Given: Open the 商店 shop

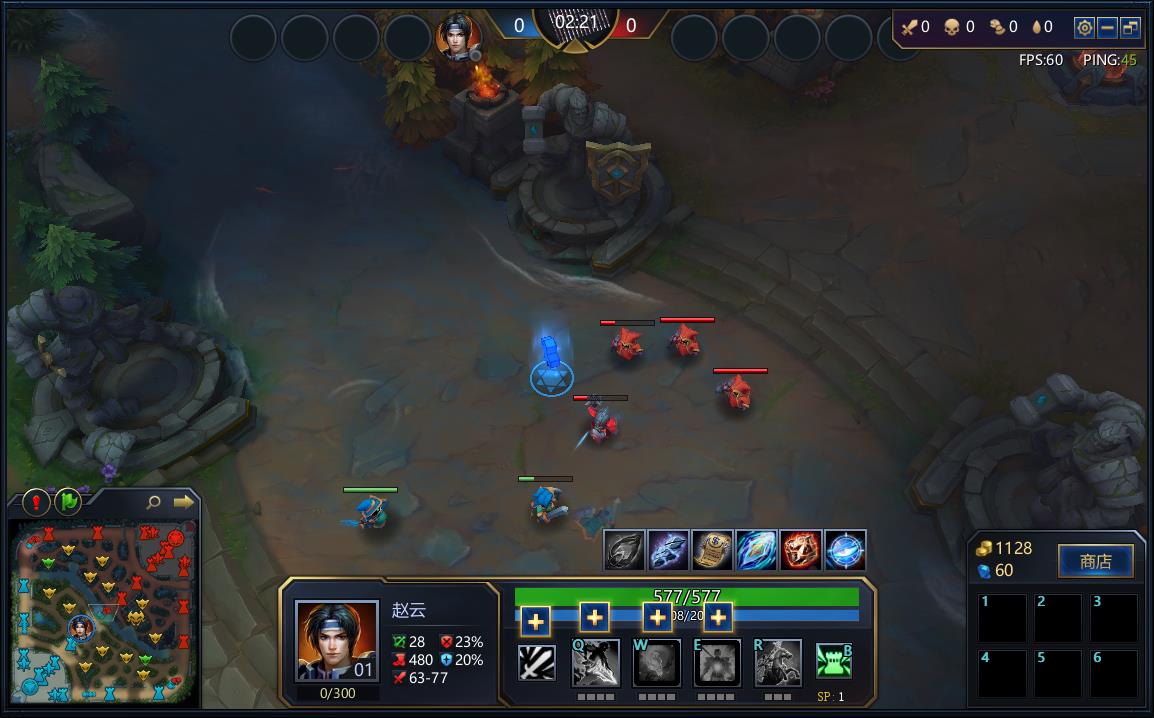Looking at the screenshot, I should click(1095, 561).
